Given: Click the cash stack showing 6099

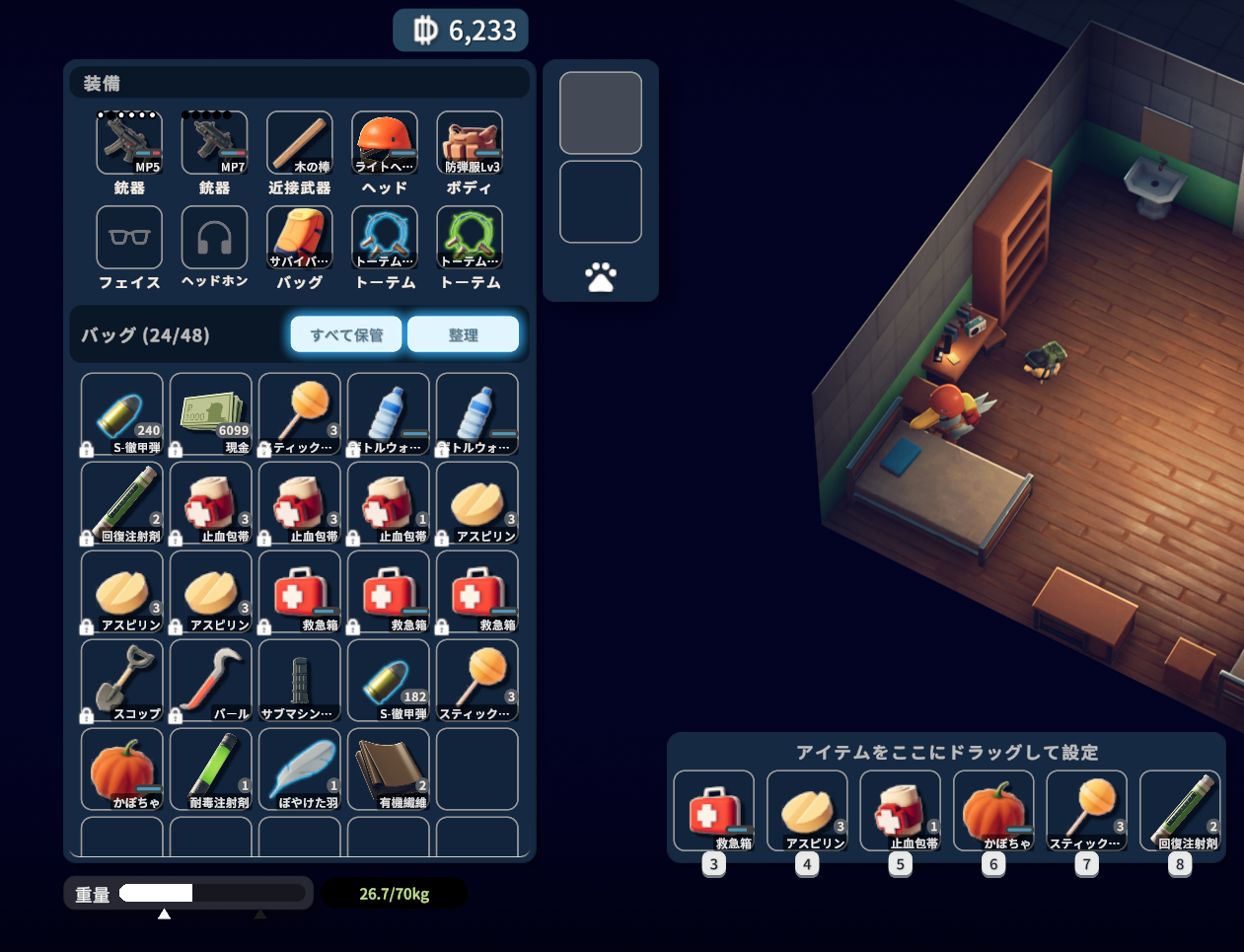Looking at the screenshot, I should [211, 414].
